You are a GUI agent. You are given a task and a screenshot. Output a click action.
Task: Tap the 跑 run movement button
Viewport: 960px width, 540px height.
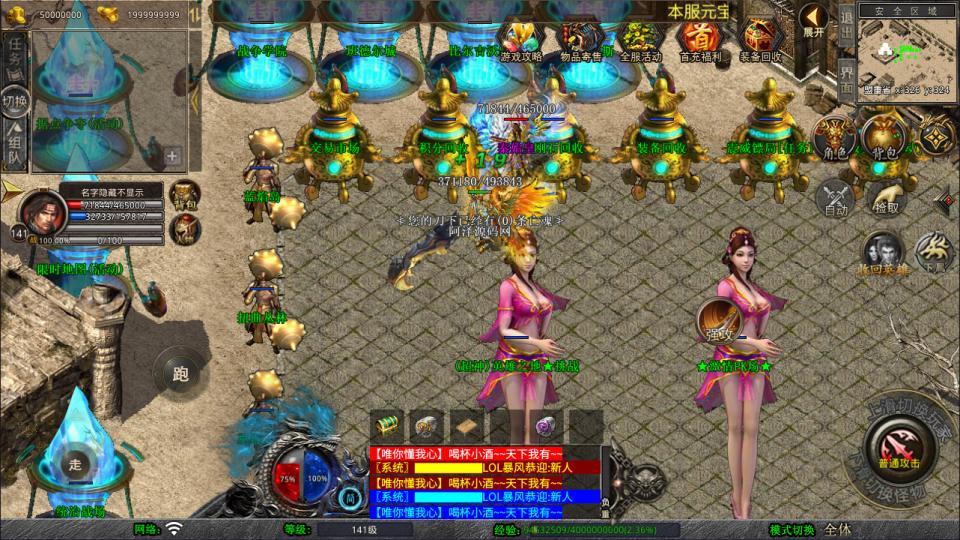[x=180, y=374]
